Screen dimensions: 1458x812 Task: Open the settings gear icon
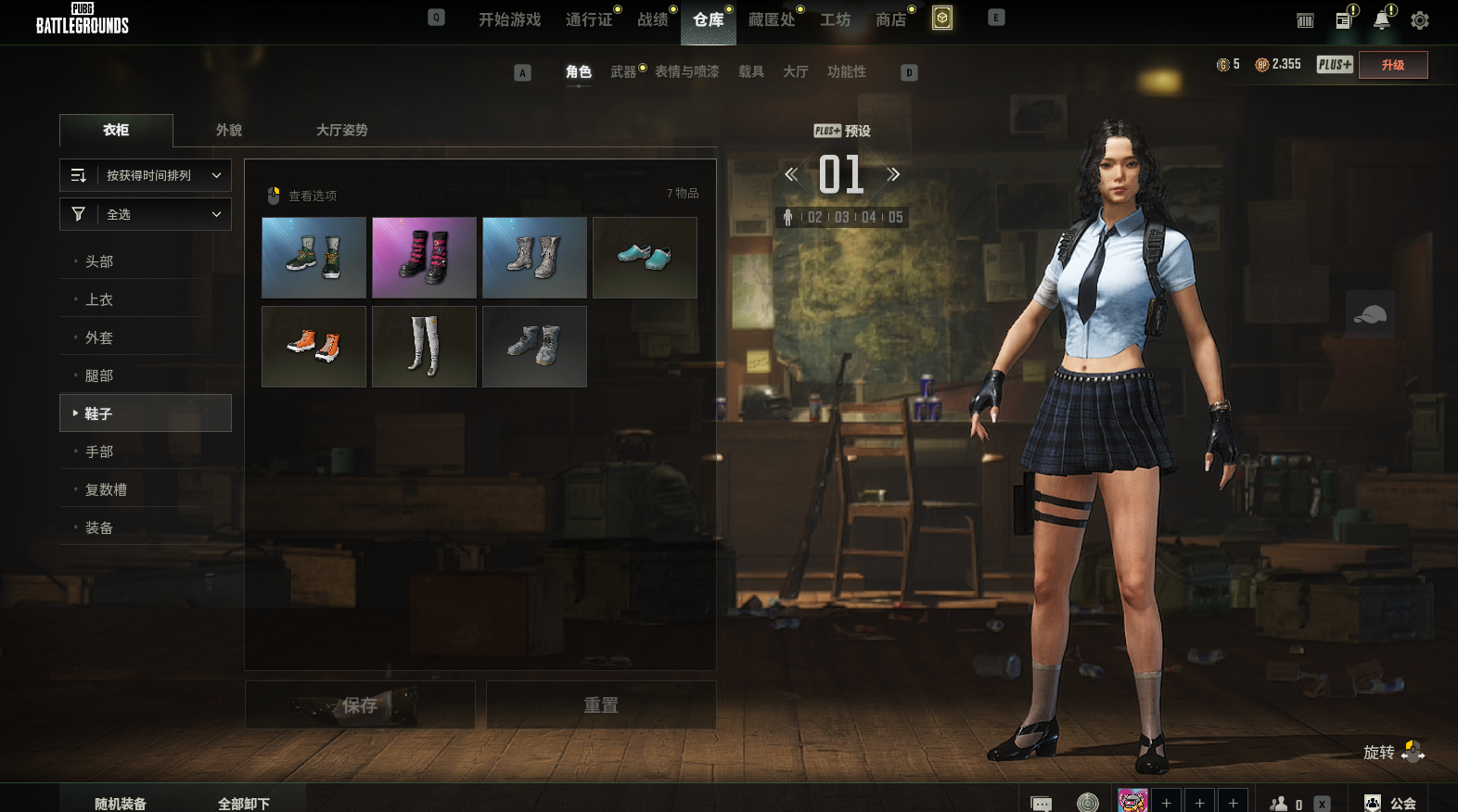pyautogui.click(x=1419, y=20)
